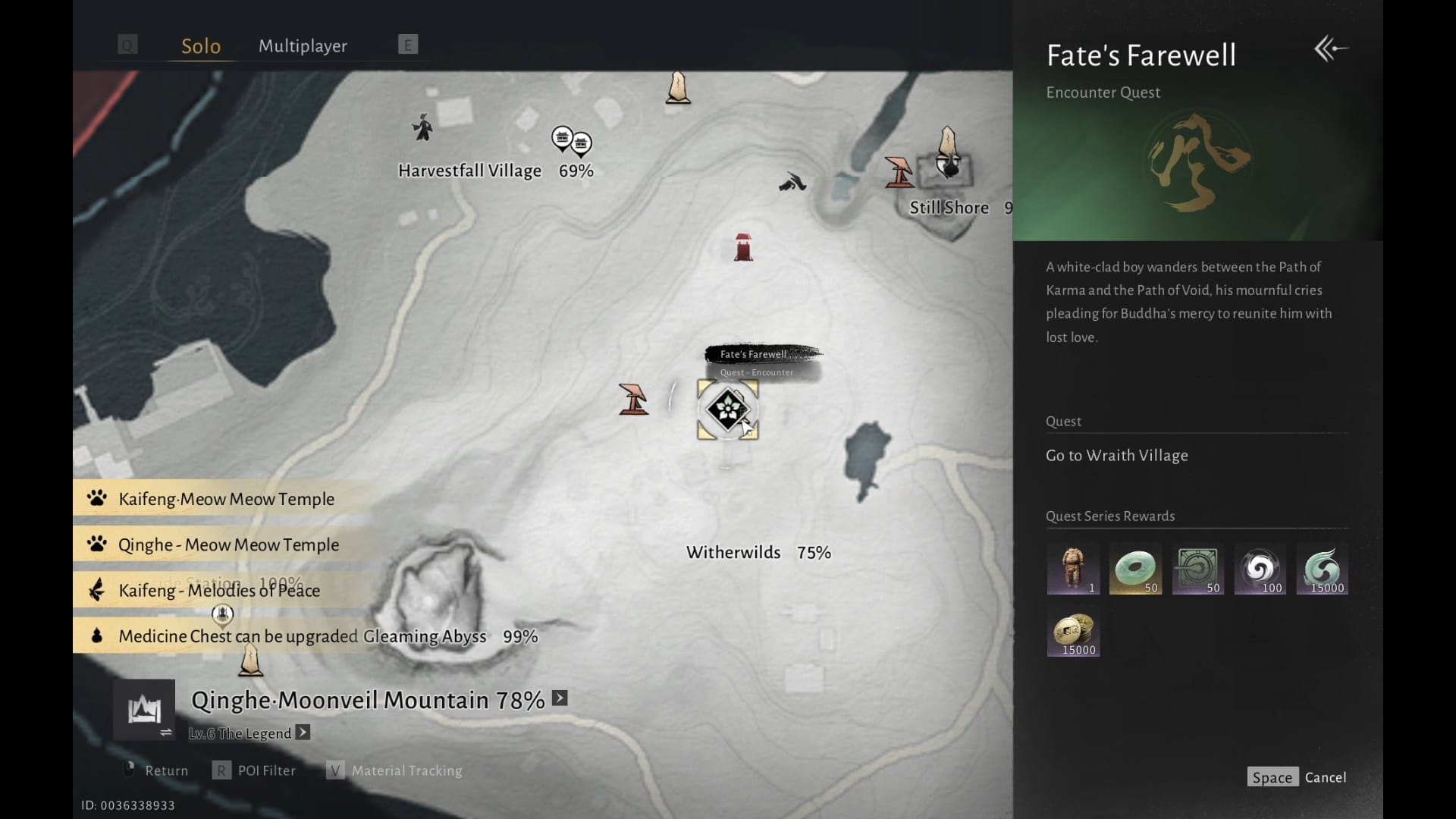This screenshot has width=1456, height=819.
Task: Inspect the outfit figure reward
Action: click(1072, 569)
